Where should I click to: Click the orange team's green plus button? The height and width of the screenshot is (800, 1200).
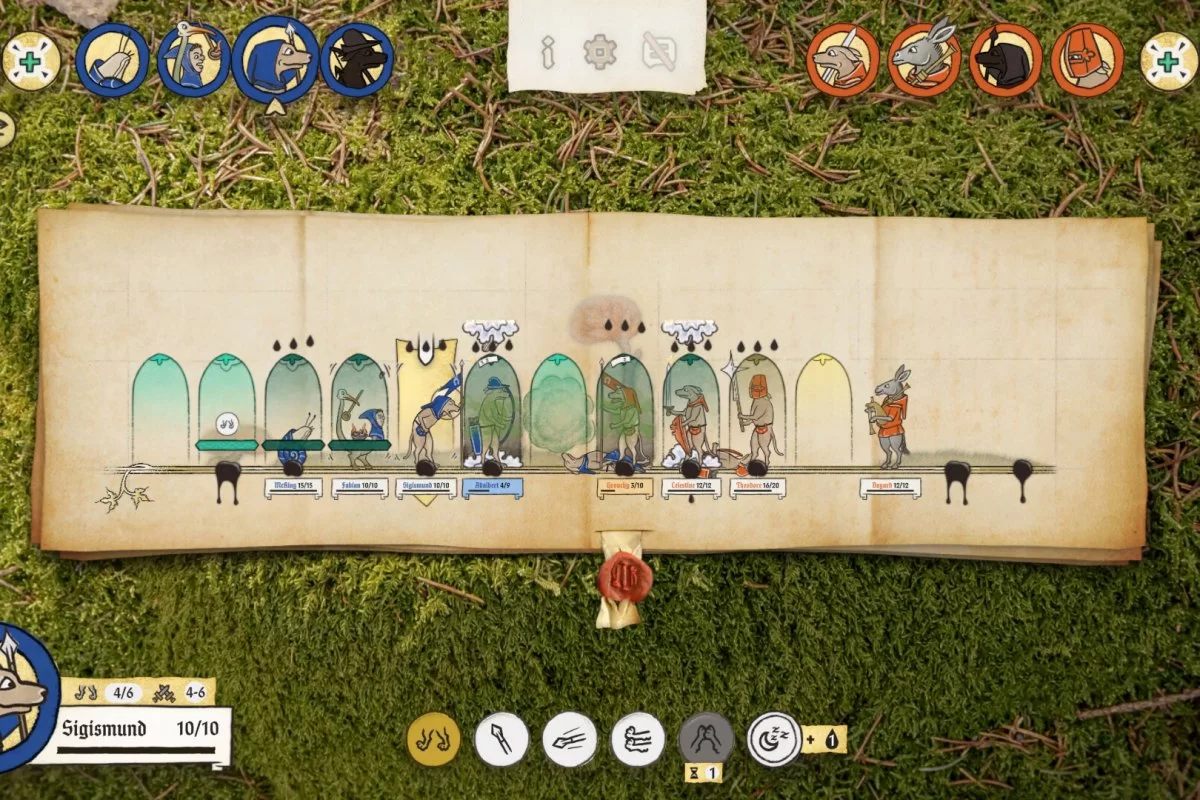(1168, 61)
